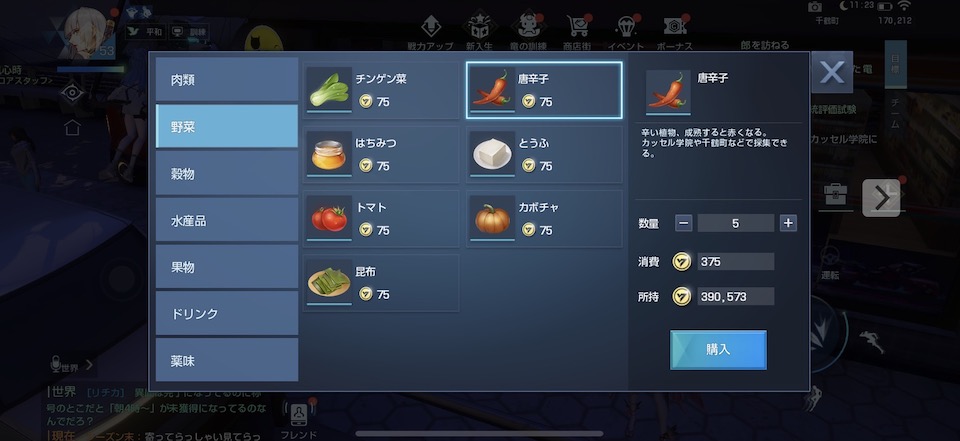Open the 穀物 category tab
Image resolution: width=960 pixels, height=441 pixels.
[x=227, y=174]
